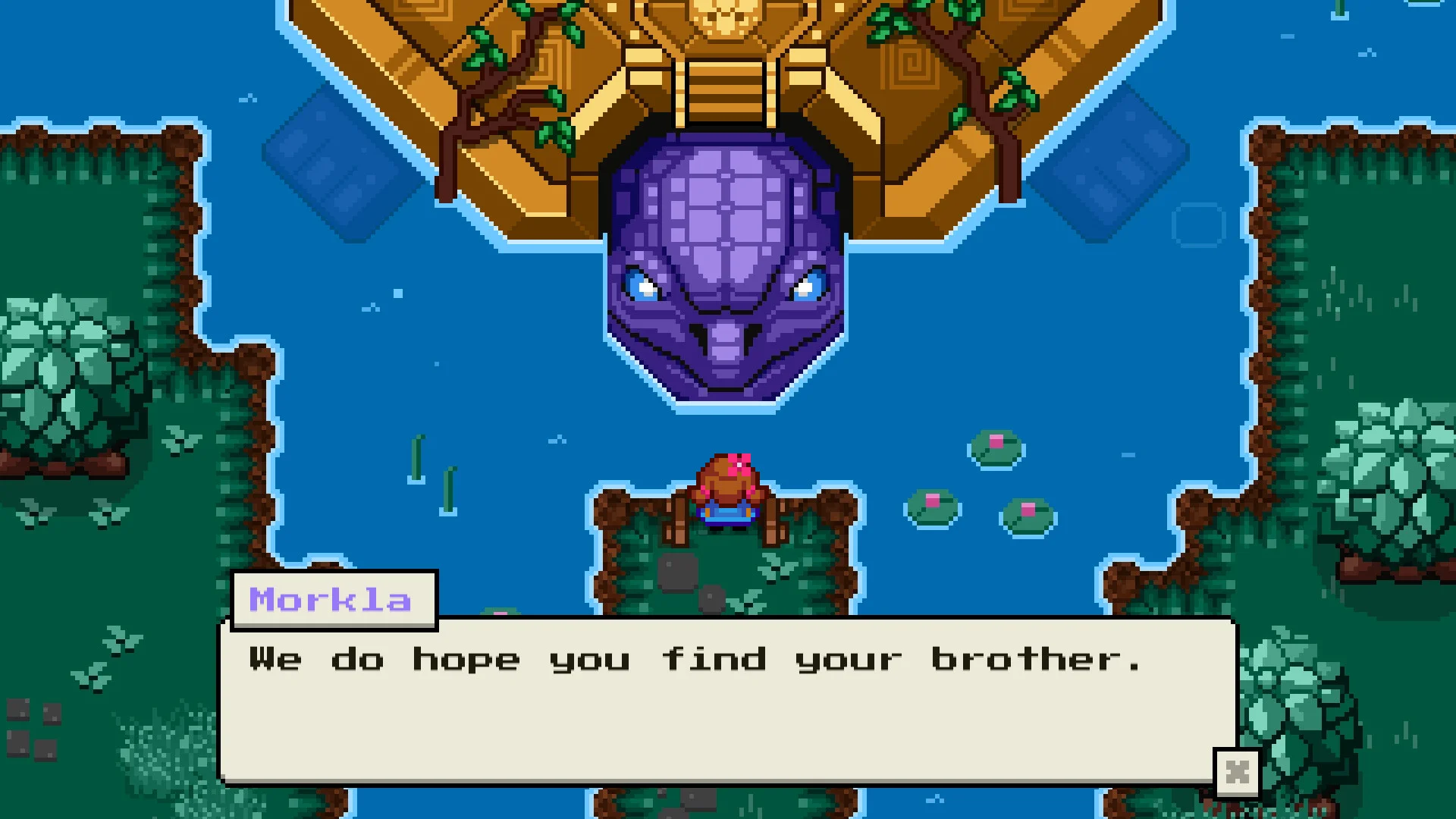Click the Morkla nameplate above the dialogue

[x=332, y=599]
